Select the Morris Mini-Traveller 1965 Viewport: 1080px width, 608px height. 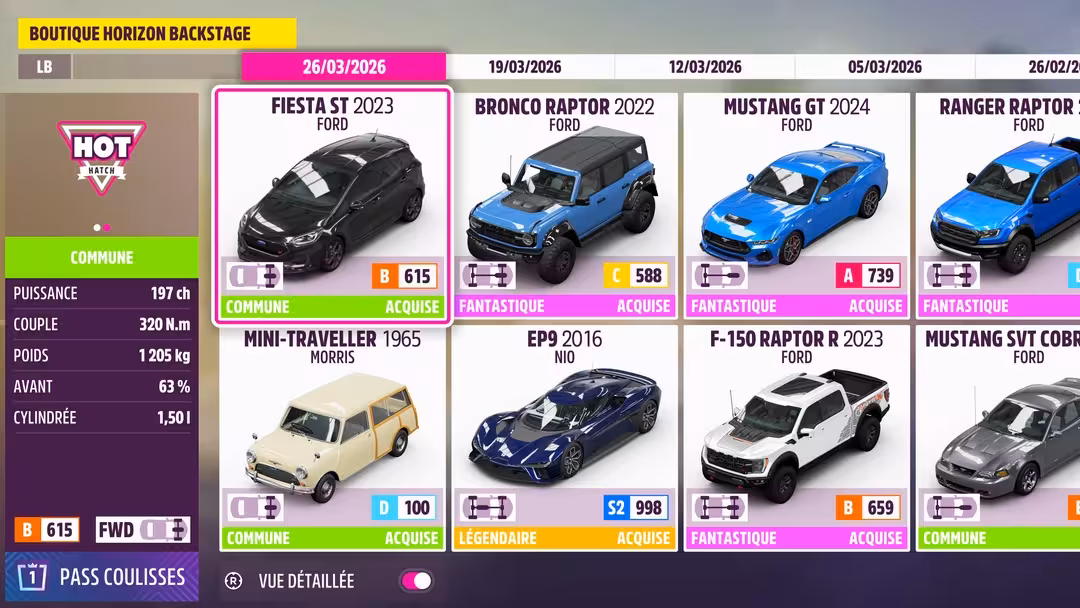pyautogui.click(x=332, y=437)
